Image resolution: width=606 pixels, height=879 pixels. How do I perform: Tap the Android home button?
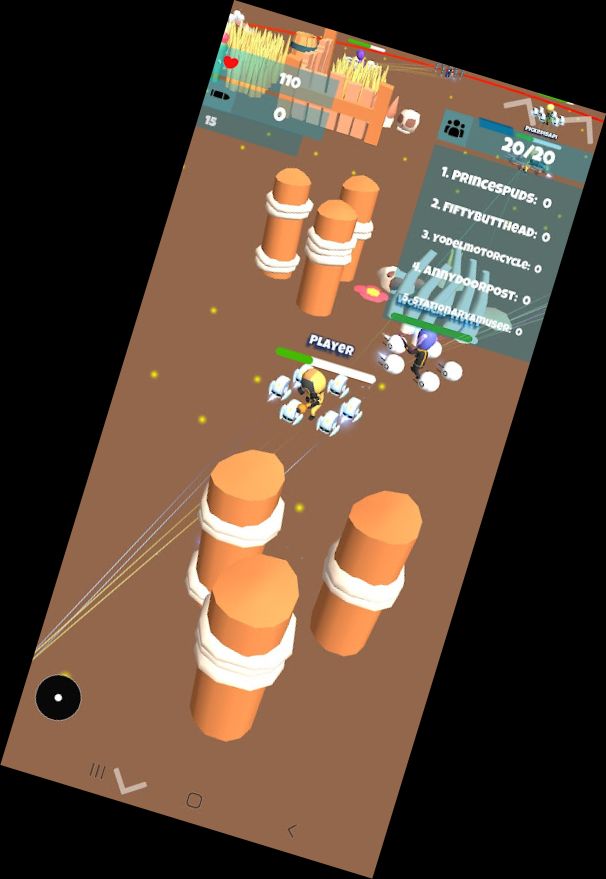194,801
